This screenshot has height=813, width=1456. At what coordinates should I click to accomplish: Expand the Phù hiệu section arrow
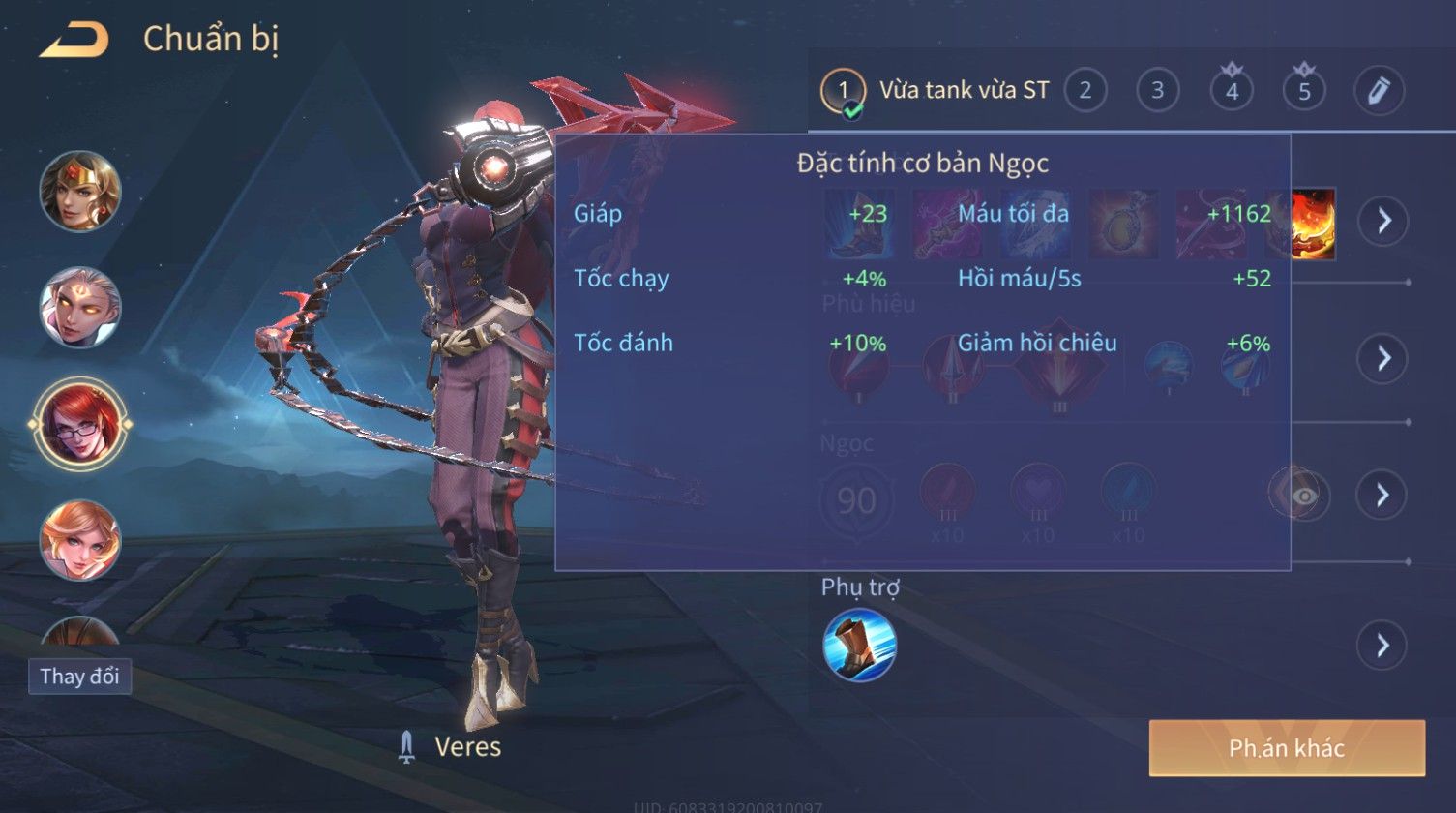1382,358
